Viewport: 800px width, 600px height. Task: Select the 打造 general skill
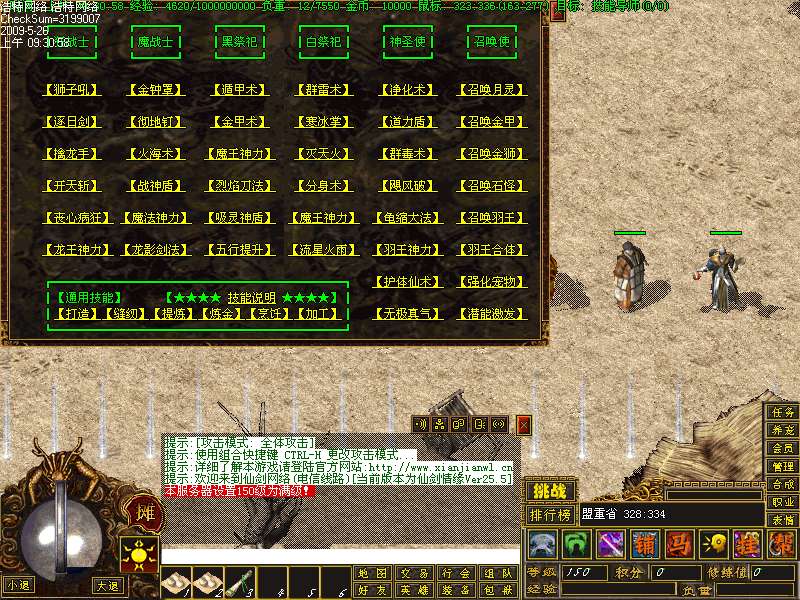[72, 314]
